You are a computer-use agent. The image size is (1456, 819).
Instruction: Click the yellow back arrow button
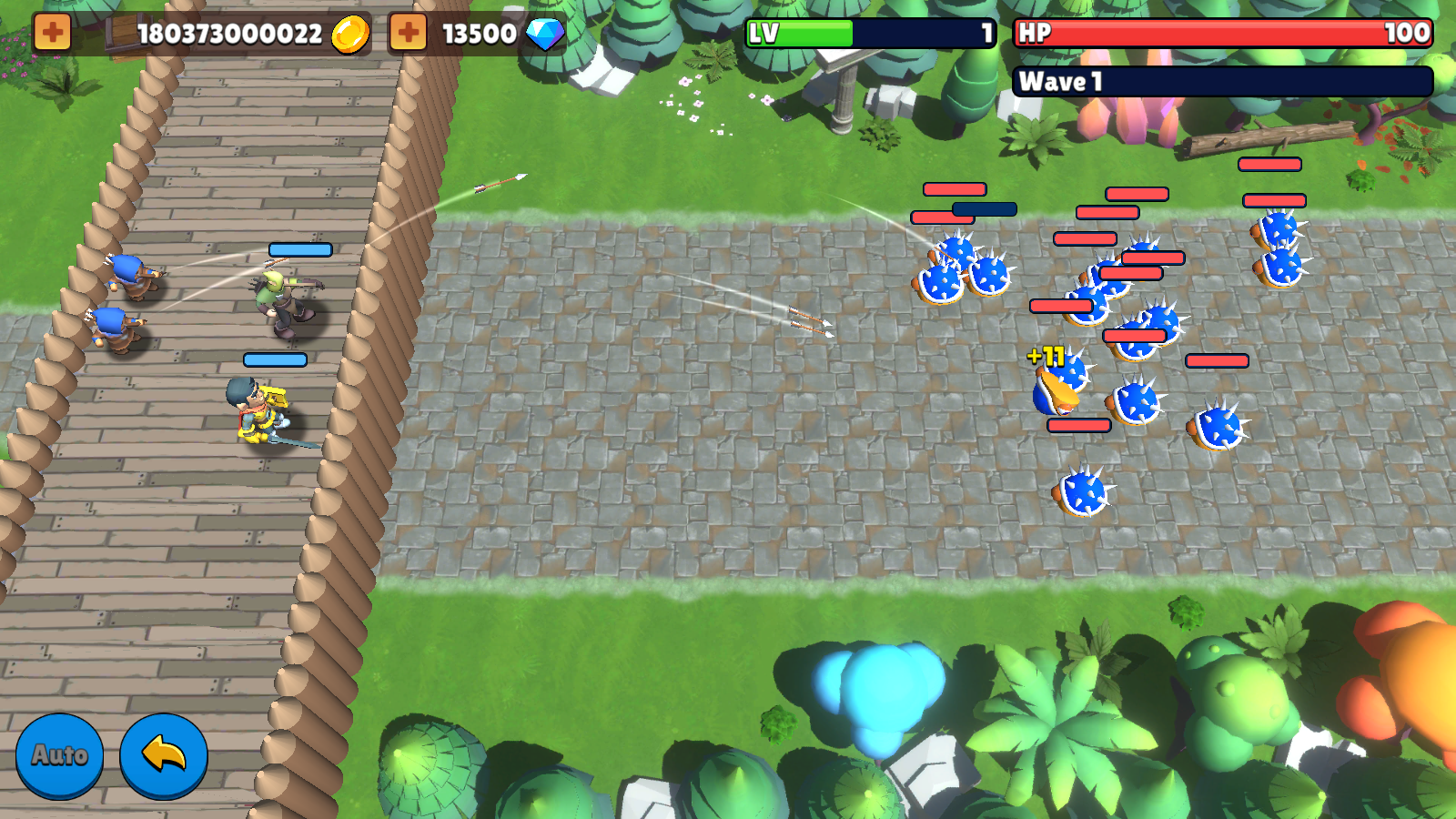pos(164,755)
